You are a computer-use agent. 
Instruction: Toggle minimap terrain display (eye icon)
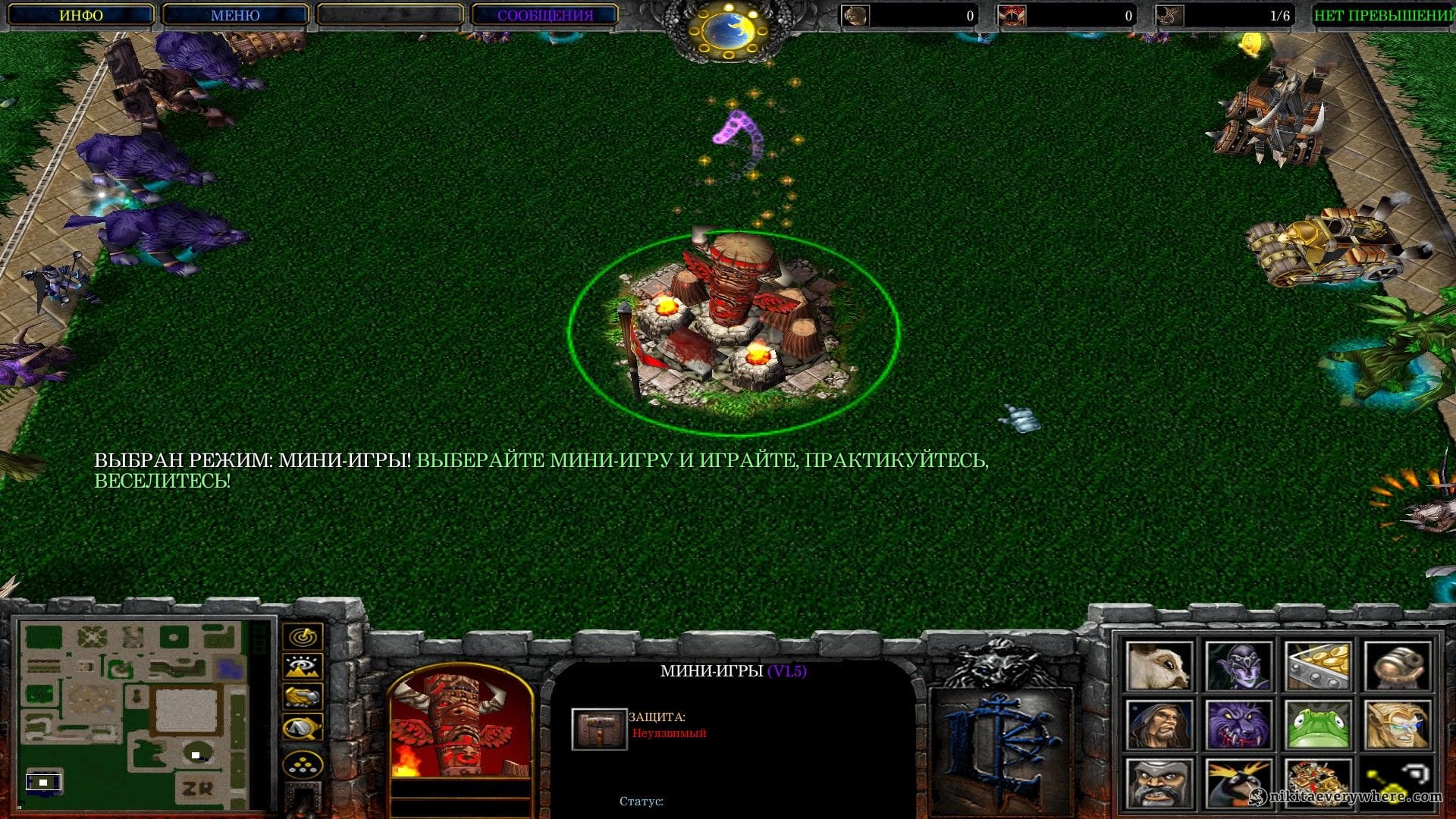[303, 667]
